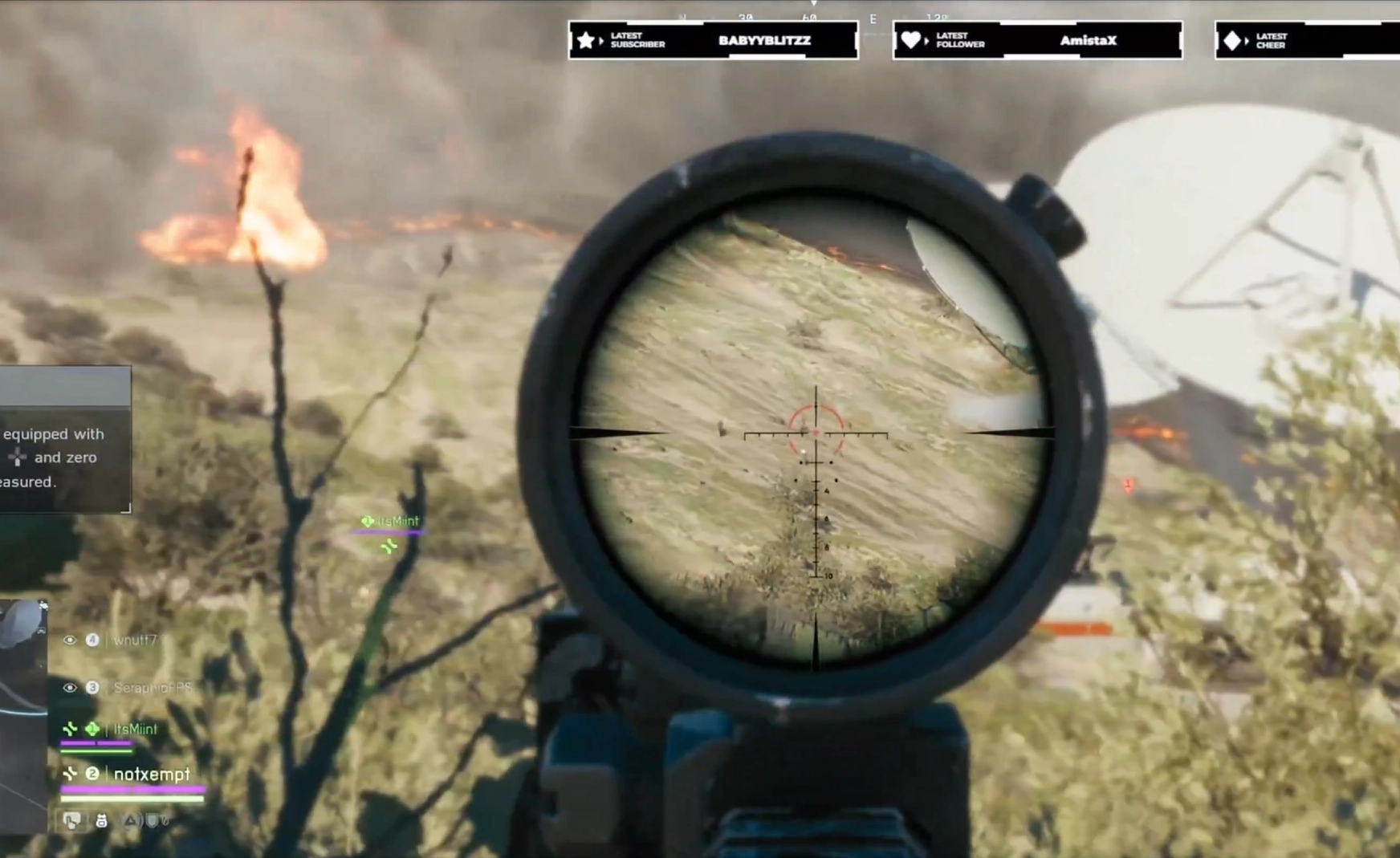1400x858 pixels.
Task: Click the Latest Subscriber overlay panel
Action: click(x=713, y=40)
